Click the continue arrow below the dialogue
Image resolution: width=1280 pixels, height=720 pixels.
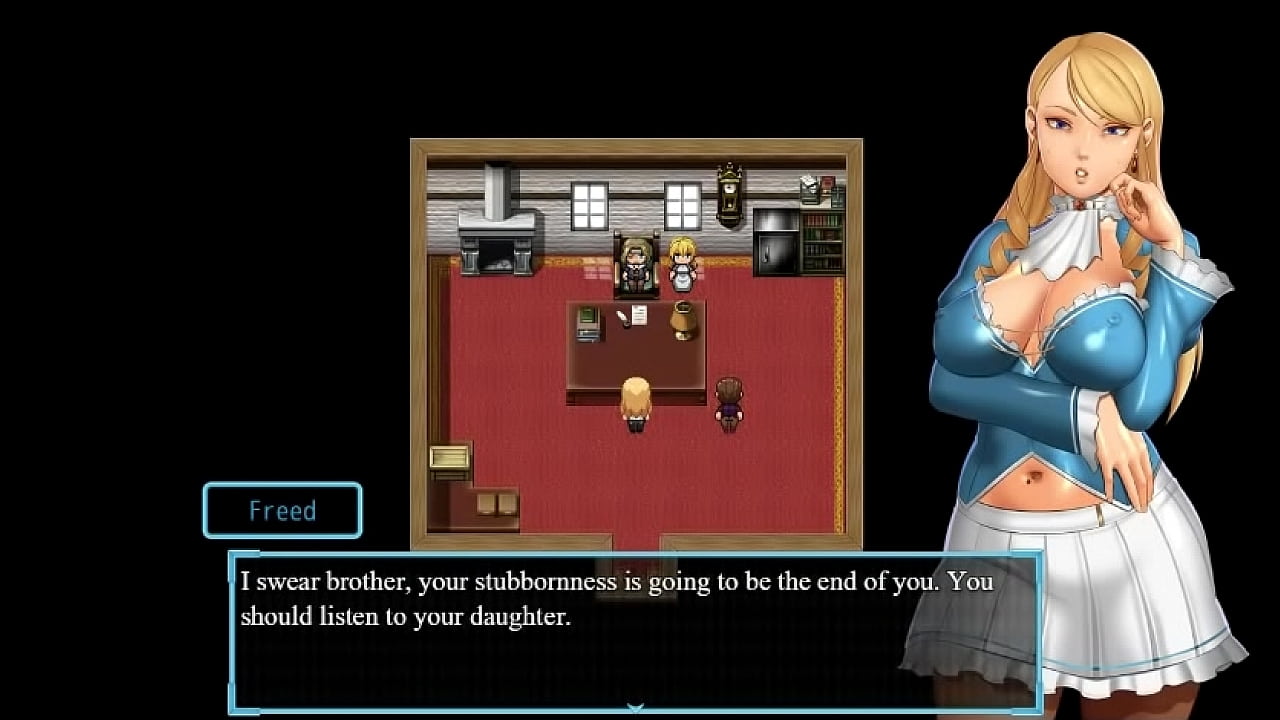[x=635, y=708]
